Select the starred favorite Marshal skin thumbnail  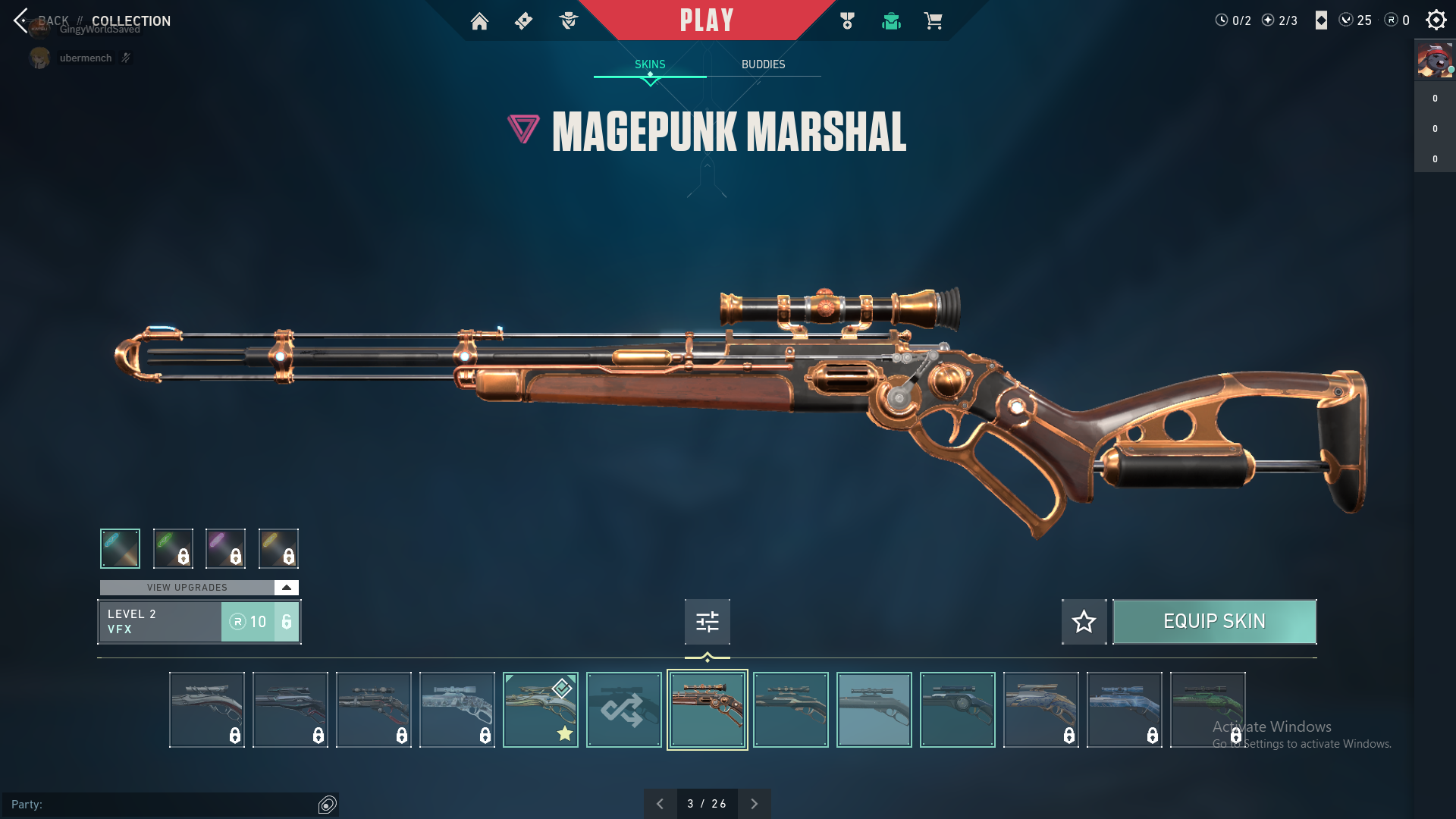[540, 710]
